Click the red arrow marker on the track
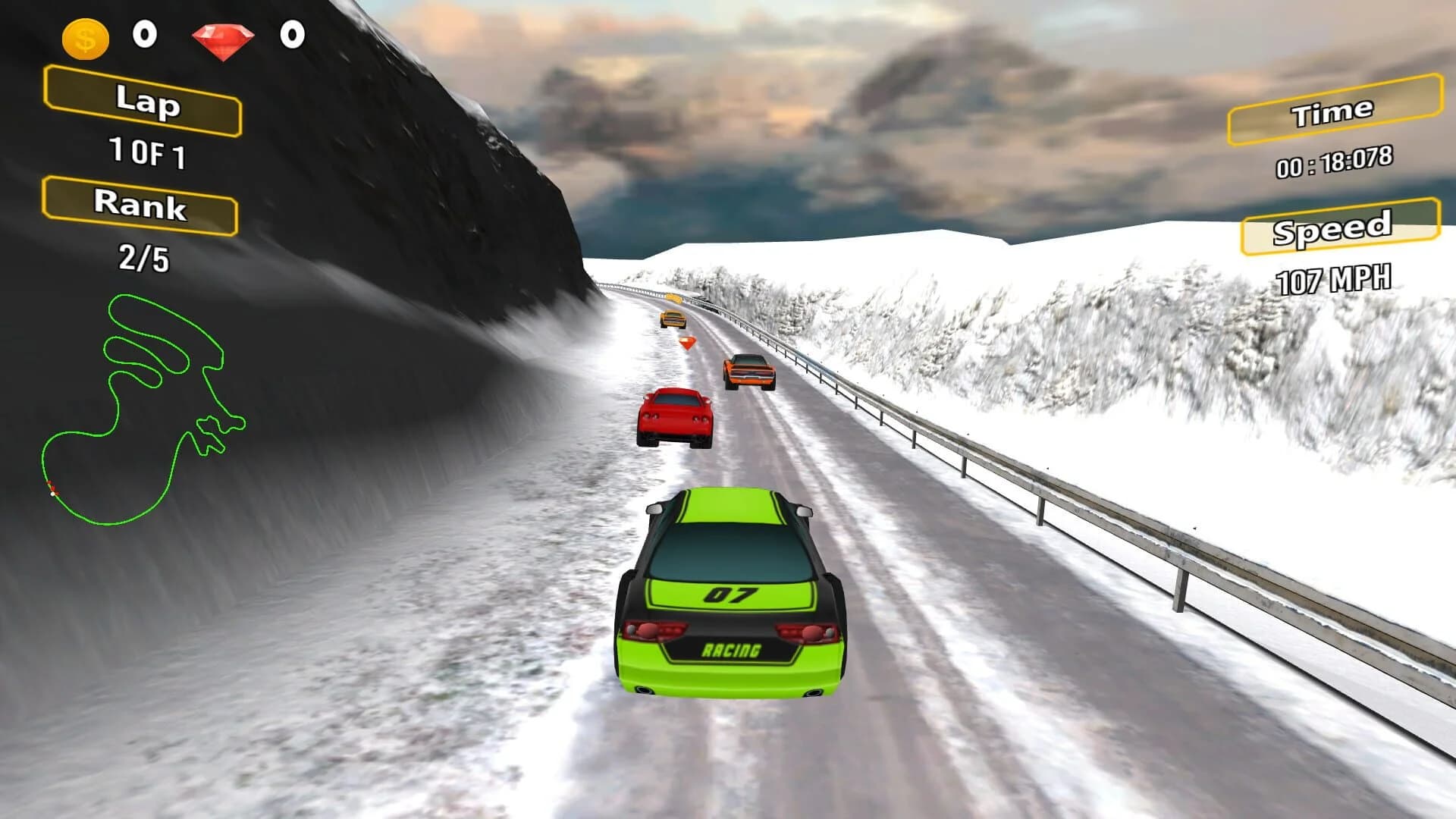This screenshot has height=819, width=1456. click(689, 343)
